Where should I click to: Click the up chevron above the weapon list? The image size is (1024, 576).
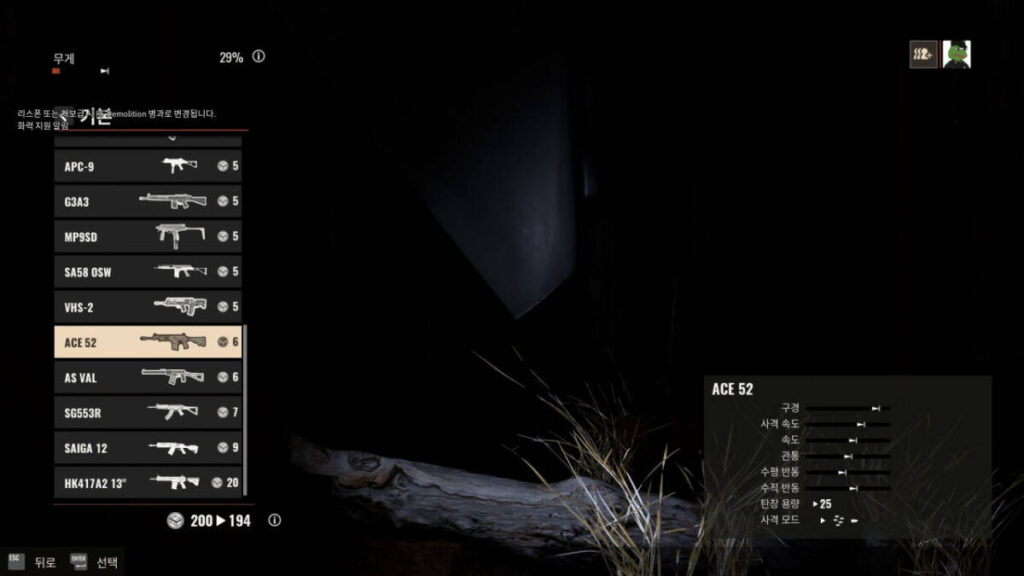[x=170, y=138]
